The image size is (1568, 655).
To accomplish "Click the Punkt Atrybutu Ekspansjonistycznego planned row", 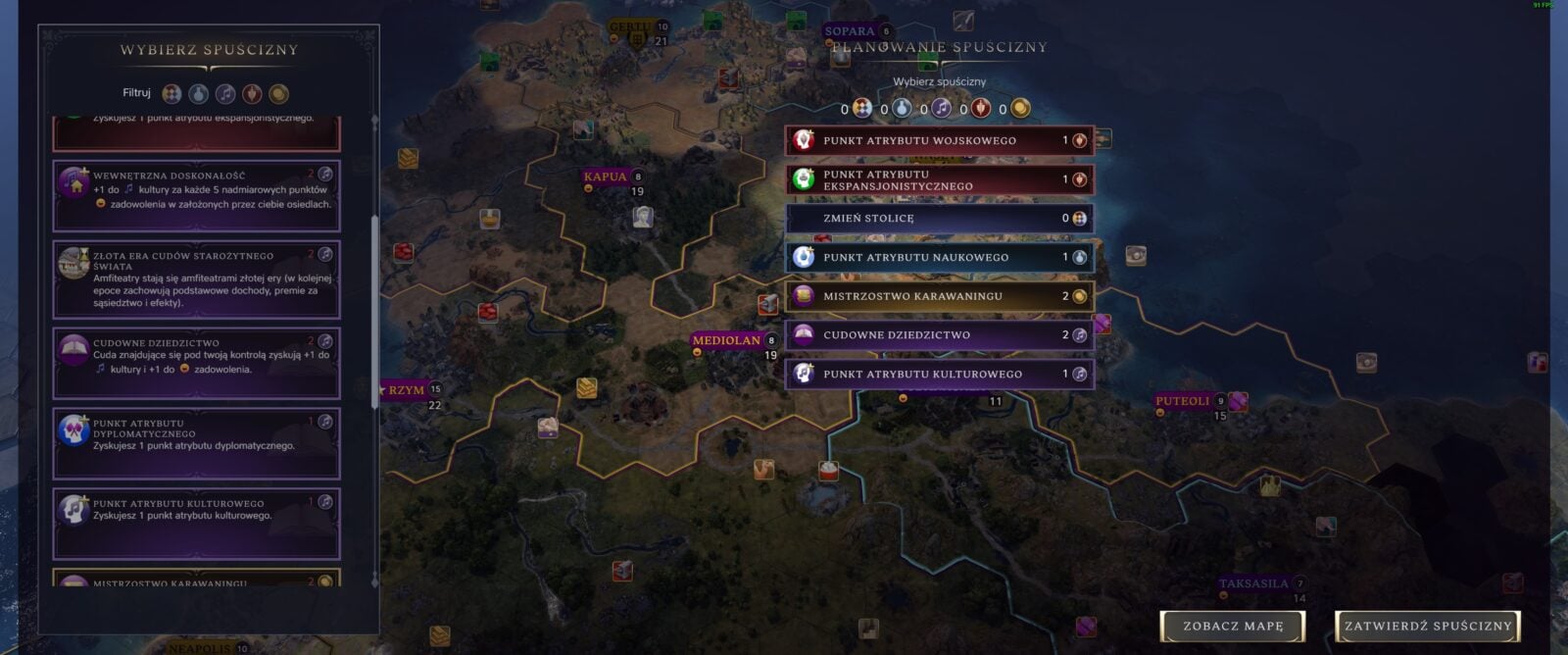I will click(939, 179).
